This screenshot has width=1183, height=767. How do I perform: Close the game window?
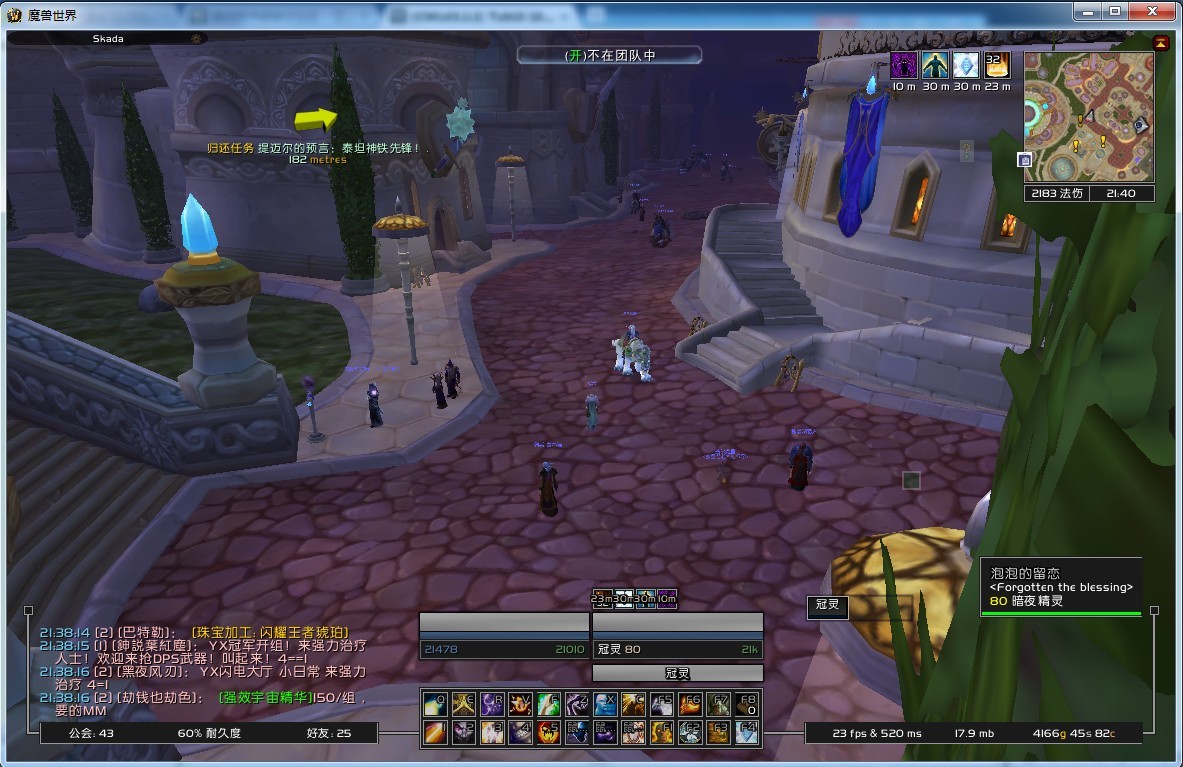[x=1159, y=11]
